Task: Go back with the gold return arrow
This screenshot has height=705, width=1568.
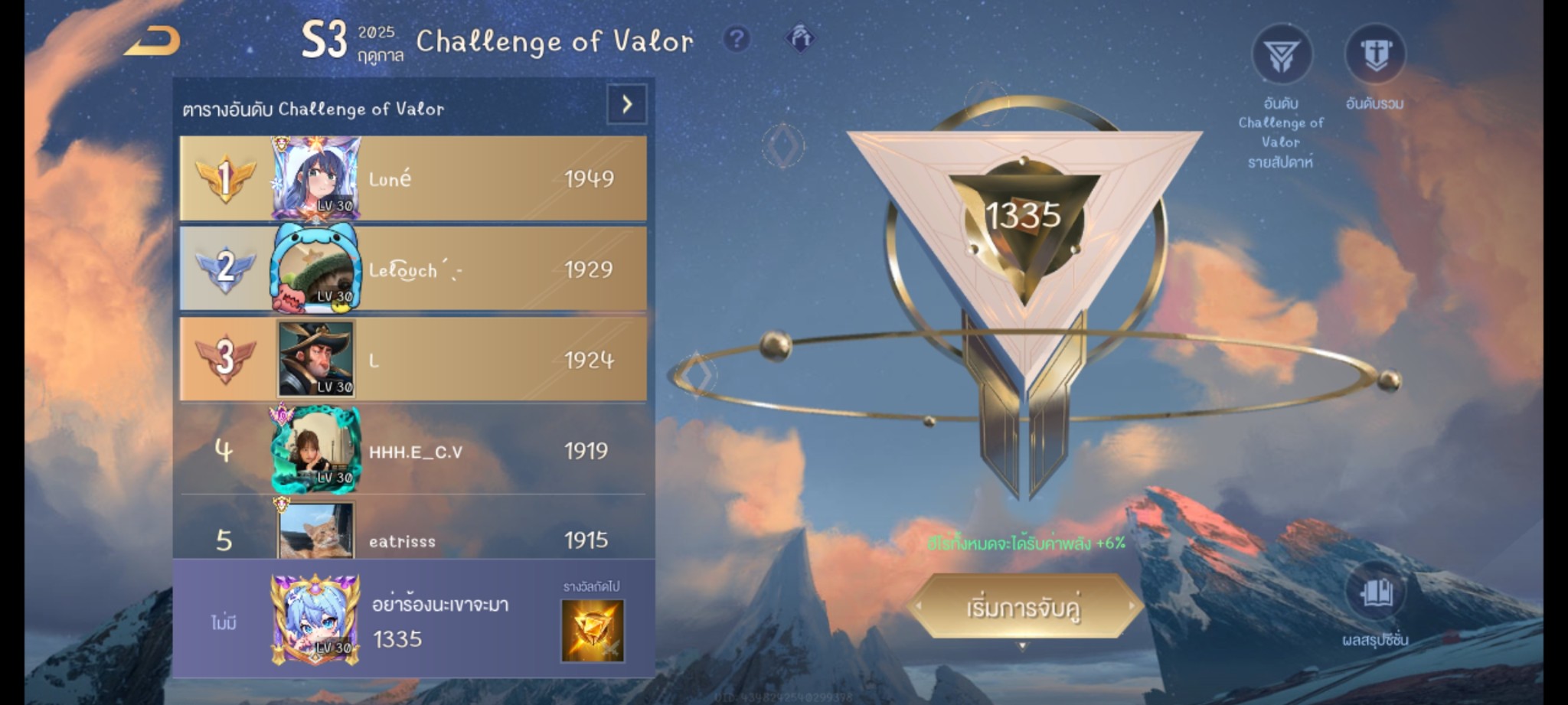Action: coord(153,41)
